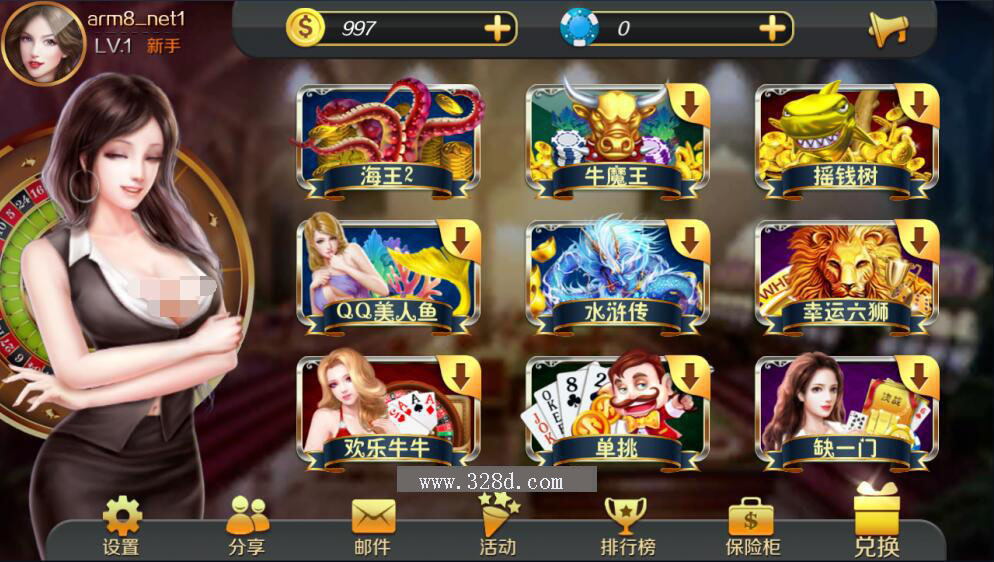The image size is (994, 562).
Task: Show the 活动 events menu
Action: tap(498, 524)
